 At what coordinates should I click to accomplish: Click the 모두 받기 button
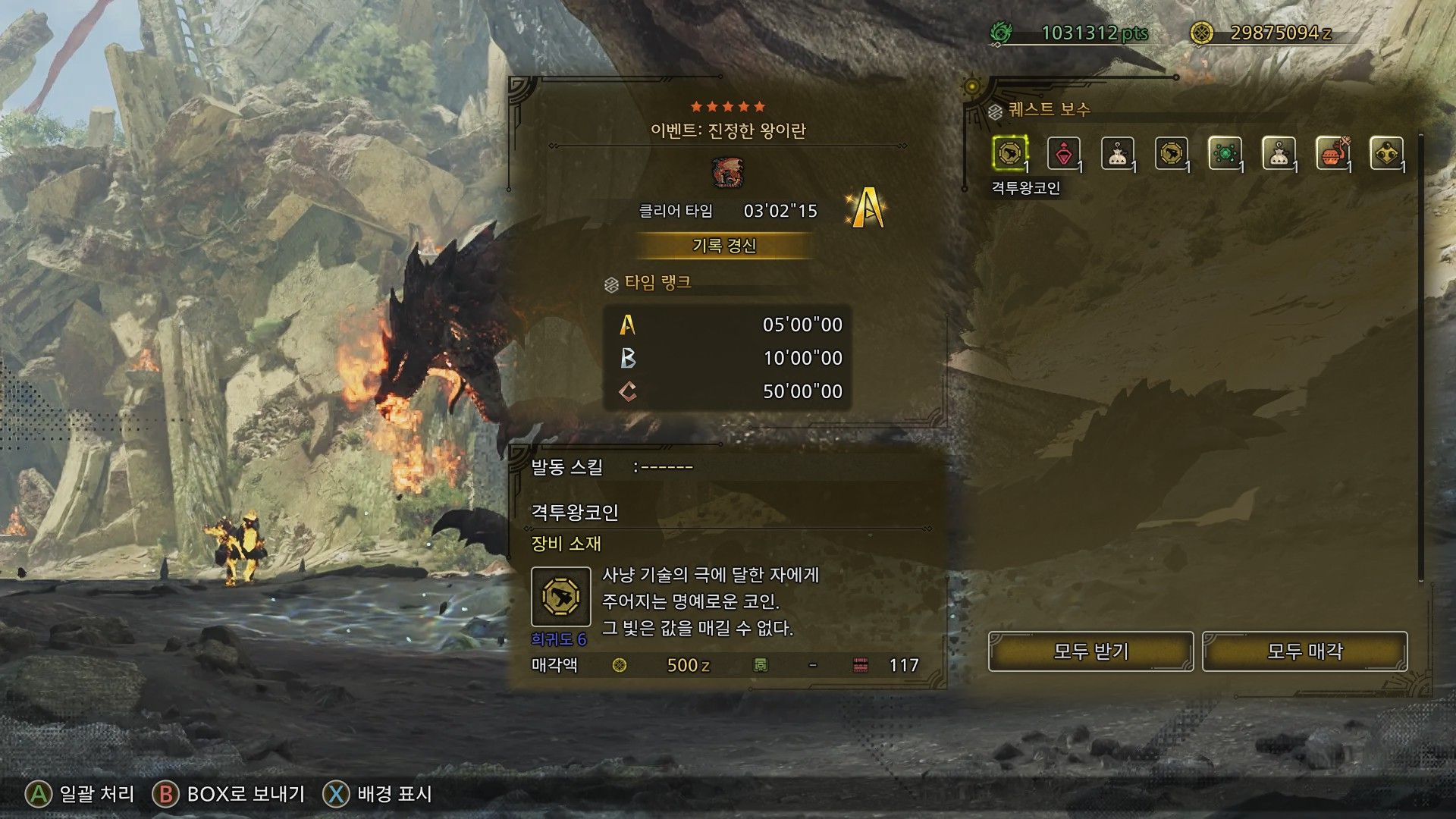[x=1090, y=651]
